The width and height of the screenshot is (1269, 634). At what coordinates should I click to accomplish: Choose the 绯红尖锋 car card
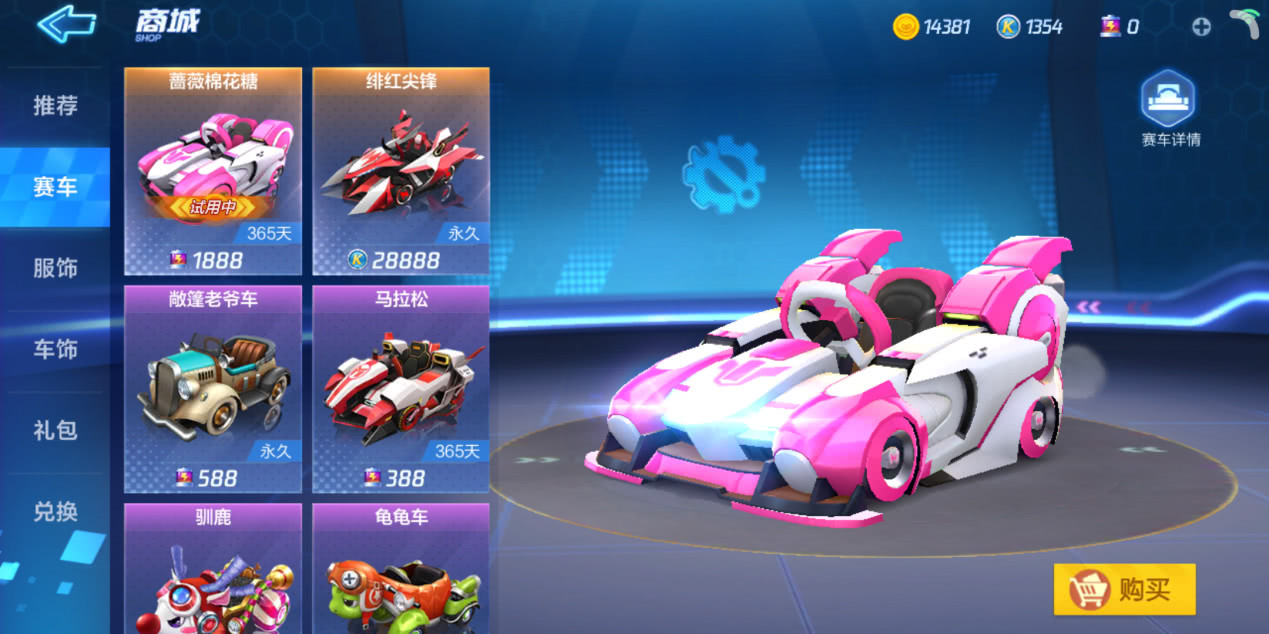click(401, 170)
